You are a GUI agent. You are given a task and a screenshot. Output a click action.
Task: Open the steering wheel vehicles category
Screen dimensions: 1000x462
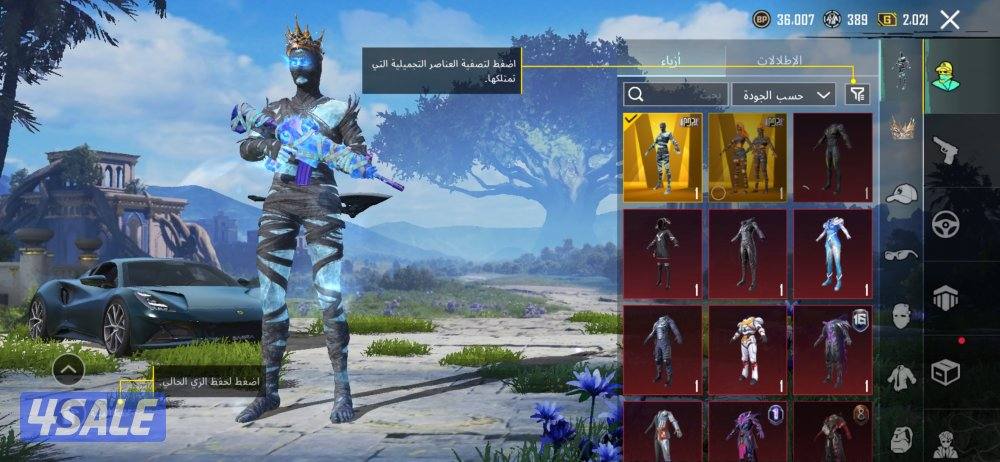tap(945, 223)
